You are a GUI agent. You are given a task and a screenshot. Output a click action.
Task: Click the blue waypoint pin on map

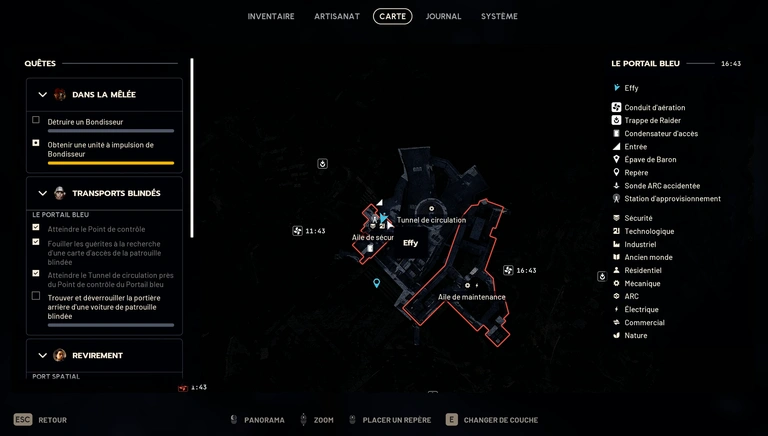tap(377, 283)
